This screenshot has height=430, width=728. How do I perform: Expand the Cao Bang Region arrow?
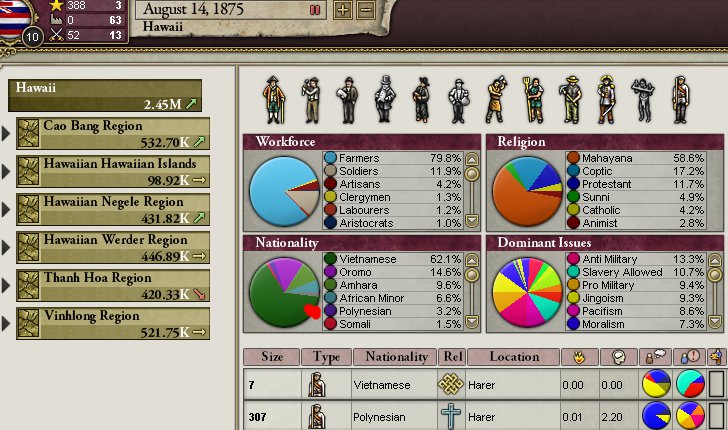pos(8,134)
